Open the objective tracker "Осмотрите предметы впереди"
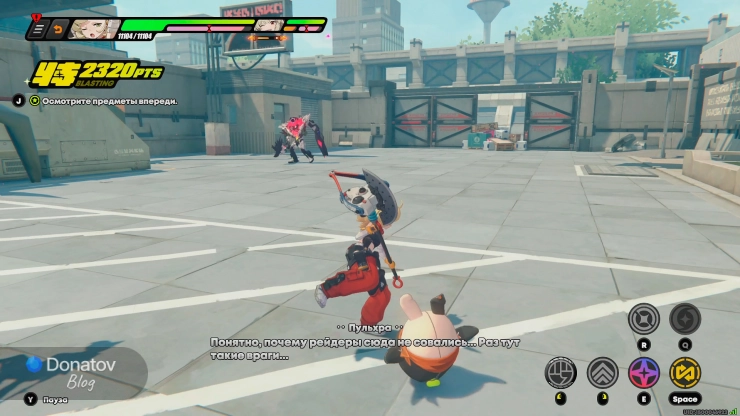Viewport: 740px width, 416px height. point(103,101)
